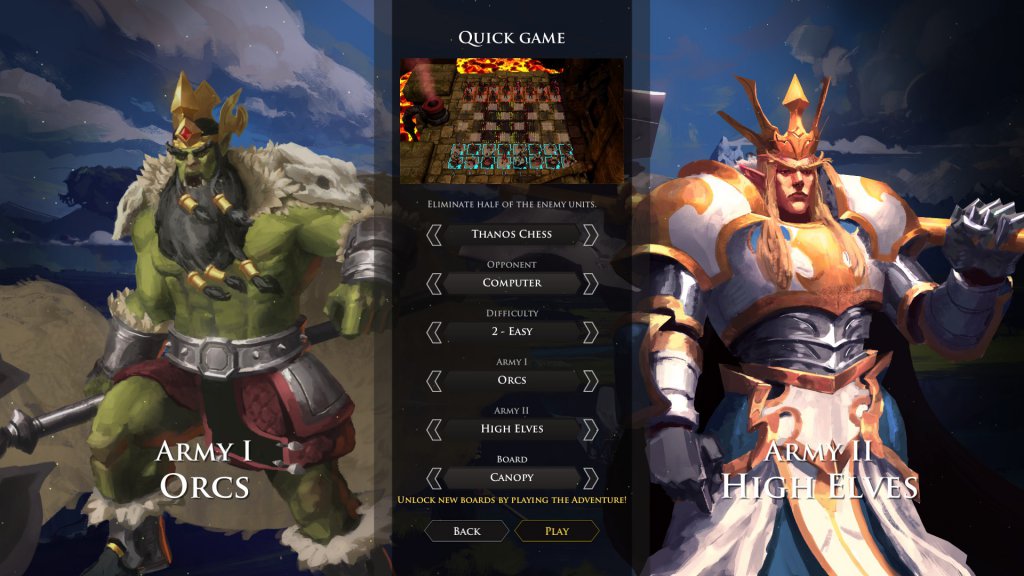Select the previous Board before Canopy
1024x576 pixels.
[x=434, y=478]
